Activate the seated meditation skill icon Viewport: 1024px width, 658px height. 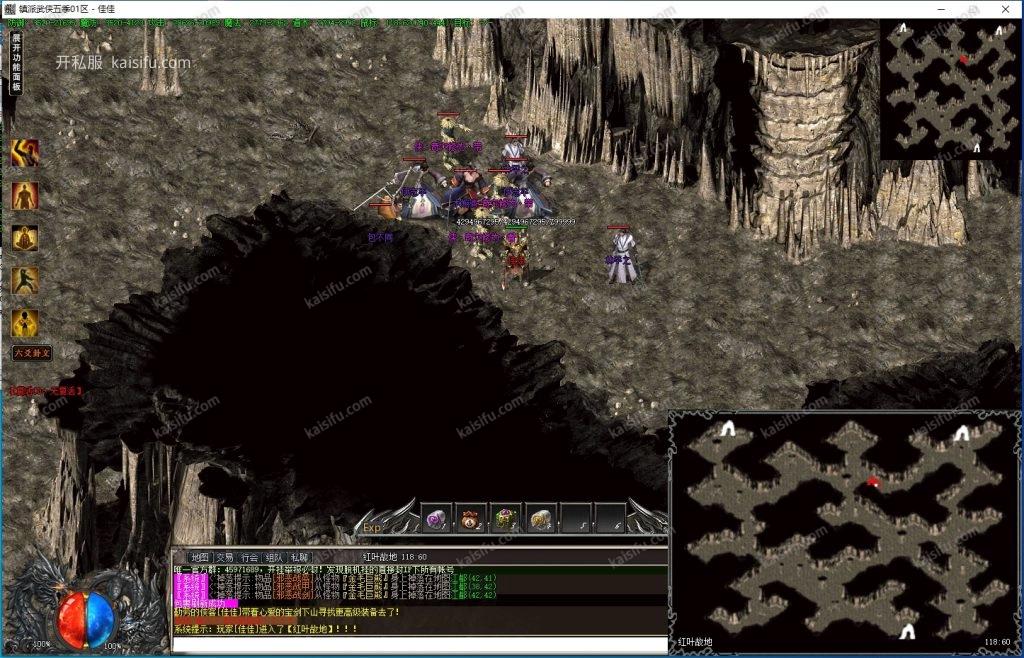tap(25, 239)
